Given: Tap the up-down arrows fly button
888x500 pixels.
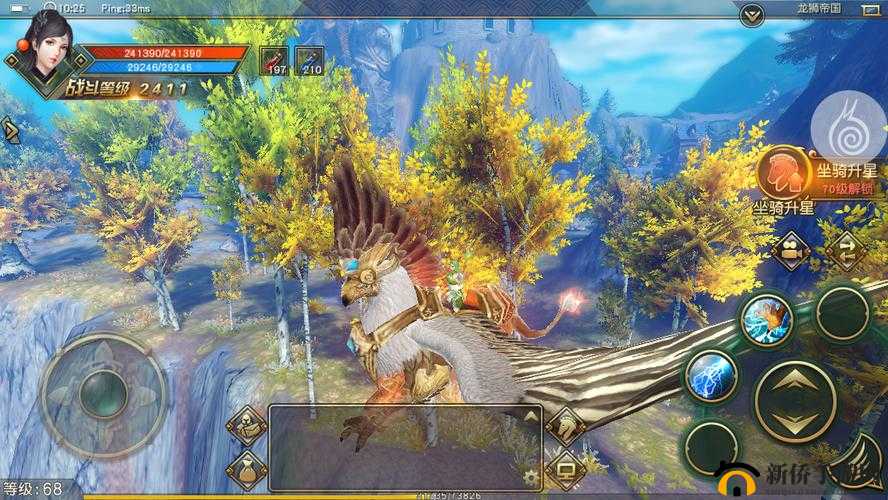Looking at the screenshot, I should tap(795, 401).
